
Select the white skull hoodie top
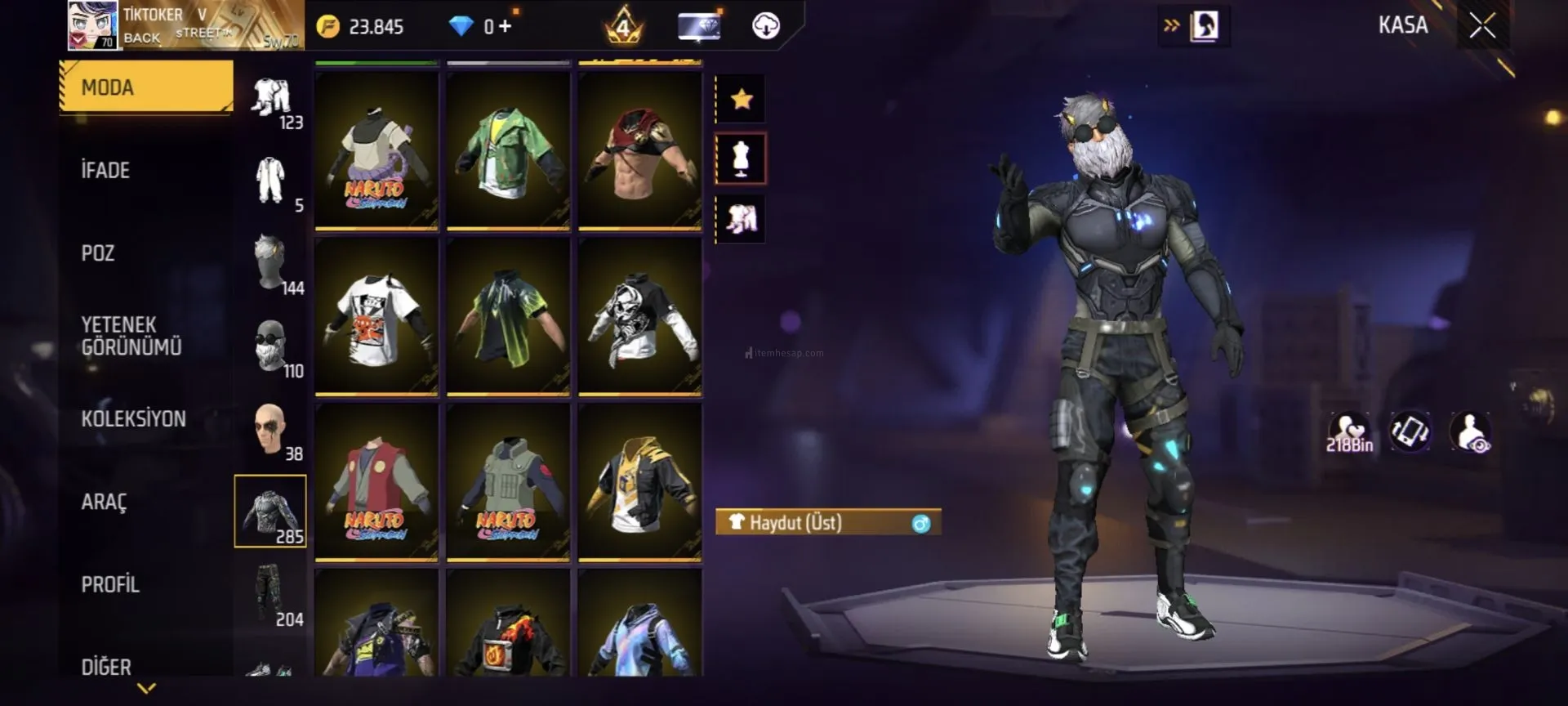pyautogui.click(x=639, y=316)
